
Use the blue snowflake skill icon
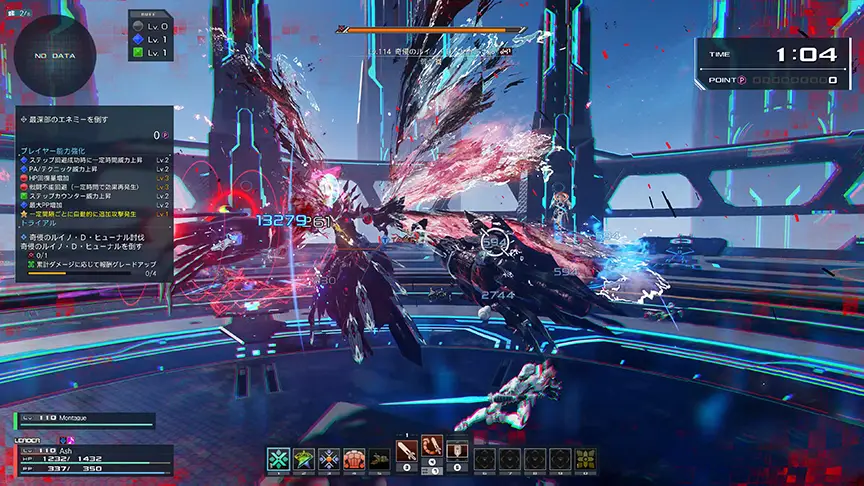tap(328, 459)
